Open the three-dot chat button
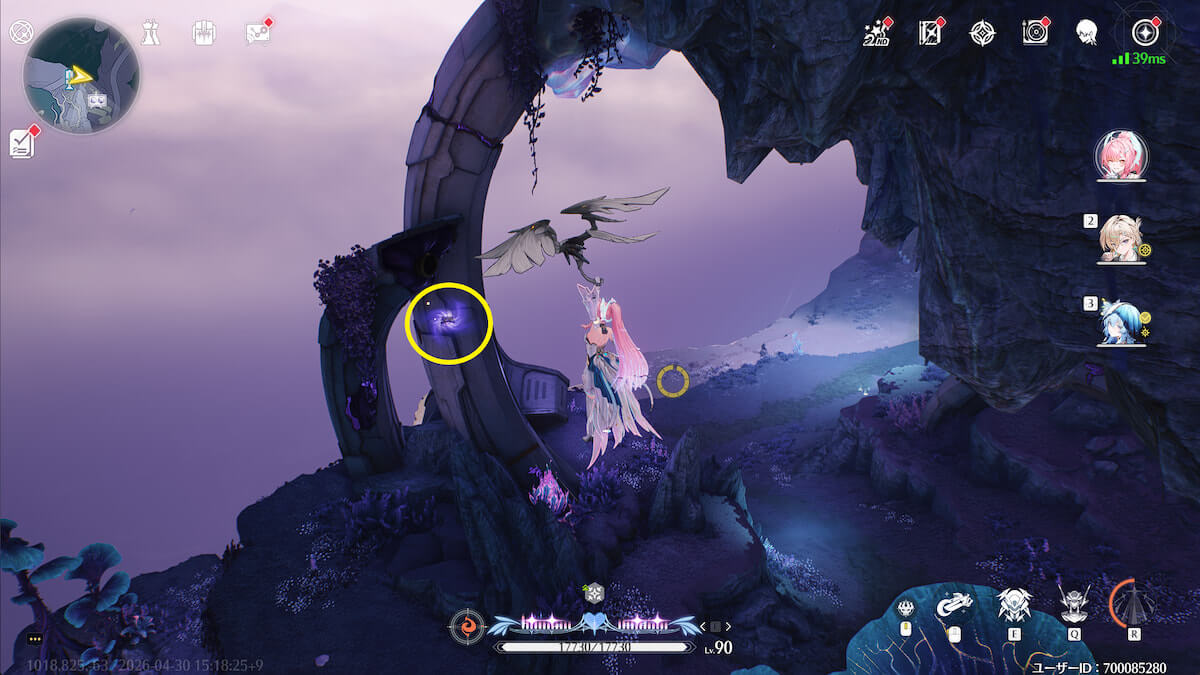Screen dimensions: 1200x675 click(36, 639)
